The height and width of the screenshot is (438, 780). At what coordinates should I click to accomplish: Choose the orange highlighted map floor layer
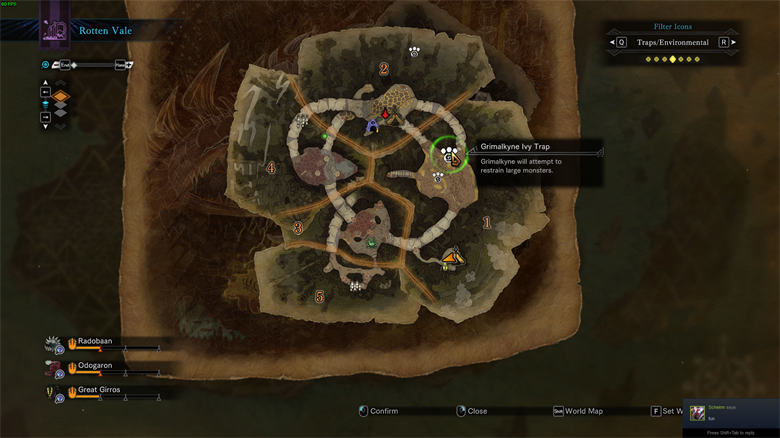(60, 97)
